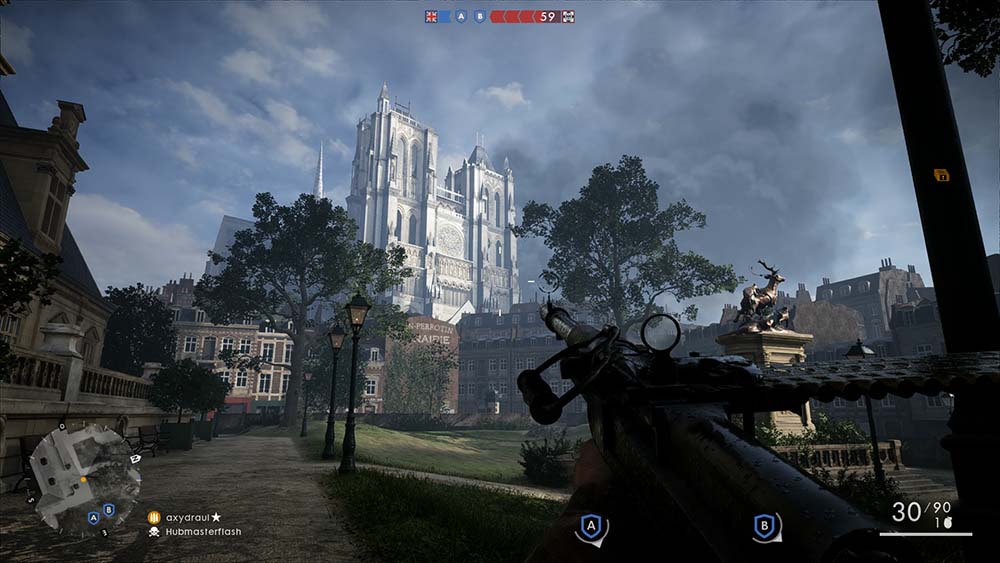Click the British flag team icon
The height and width of the screenshot is (563, 1000).
coord(432,16)
